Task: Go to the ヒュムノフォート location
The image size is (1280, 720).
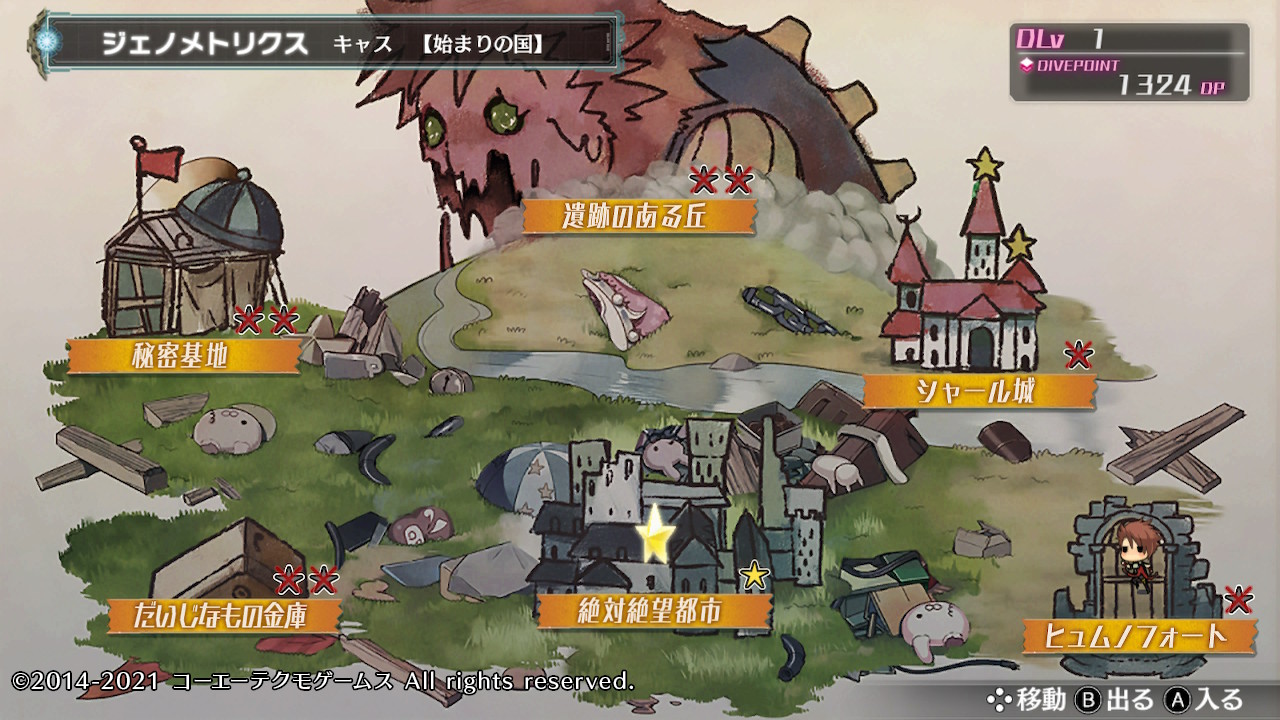Action: (1139, 636)
